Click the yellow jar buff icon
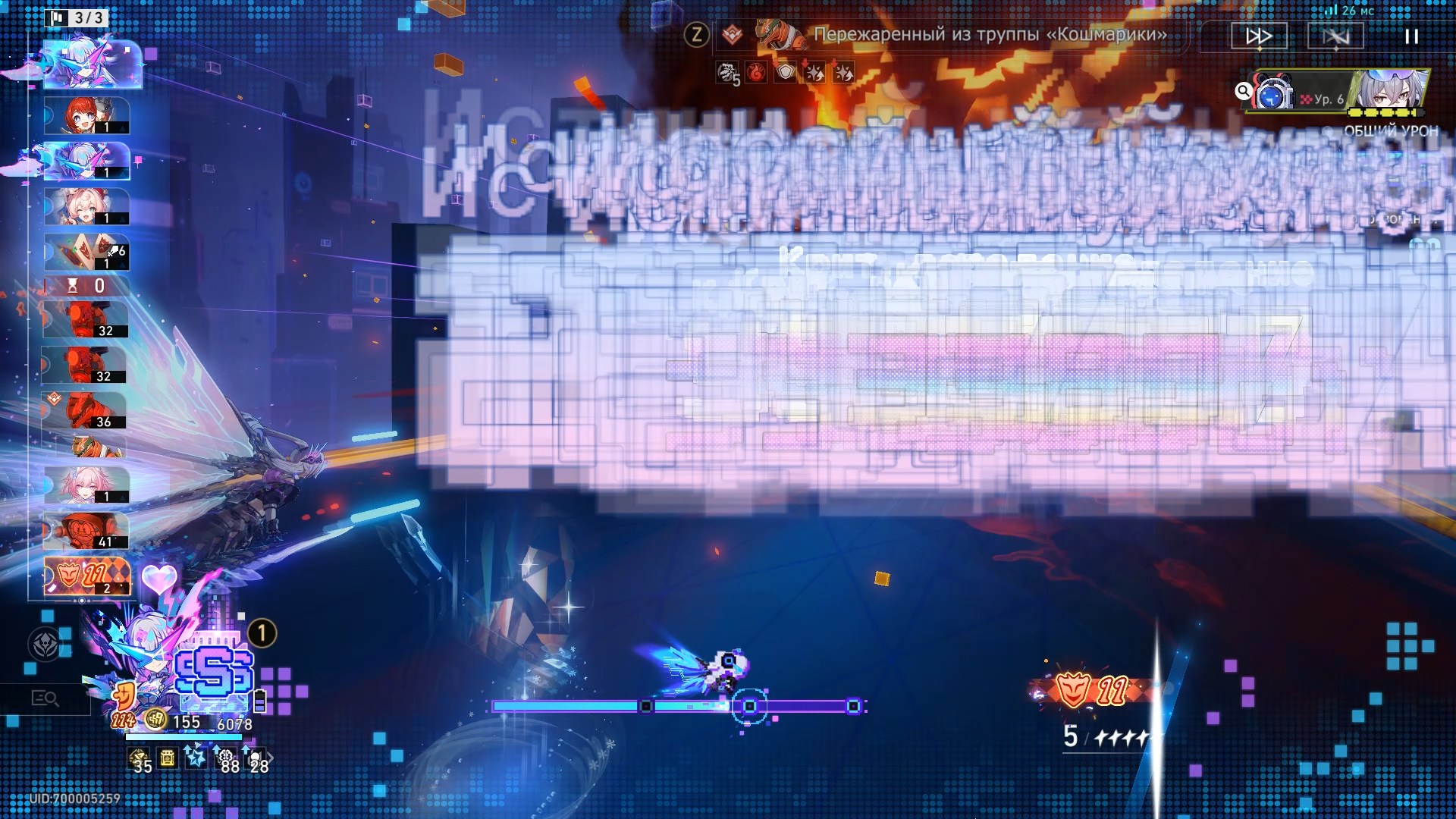This screenshot has width=1456, height=819. coord(168,758)
